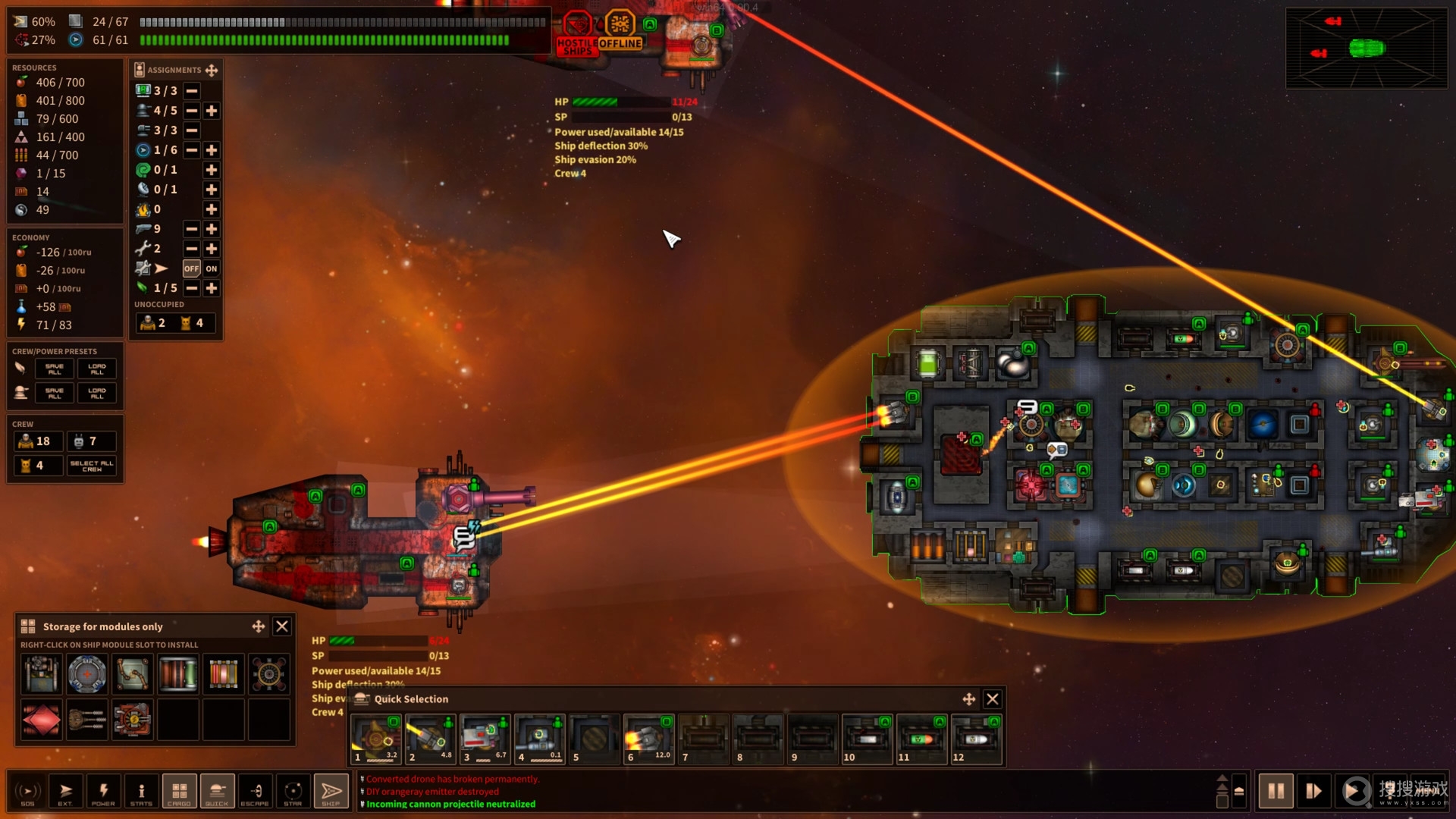Pick the red diamond module in storage
The image size is (1456, 819).
coord(42,719)
